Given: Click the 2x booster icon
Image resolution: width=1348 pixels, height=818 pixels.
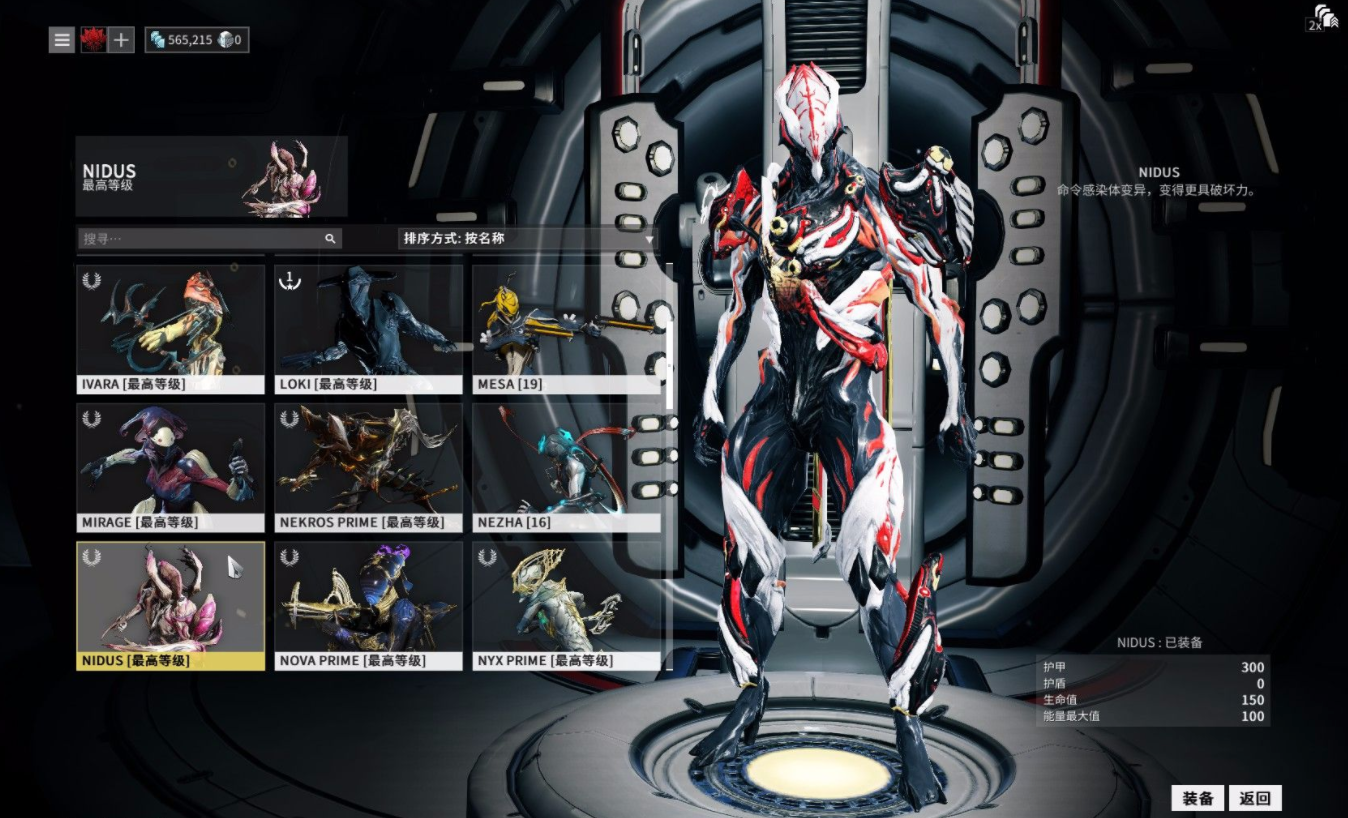Looking at the screenshot, I should coord(1322,18).
